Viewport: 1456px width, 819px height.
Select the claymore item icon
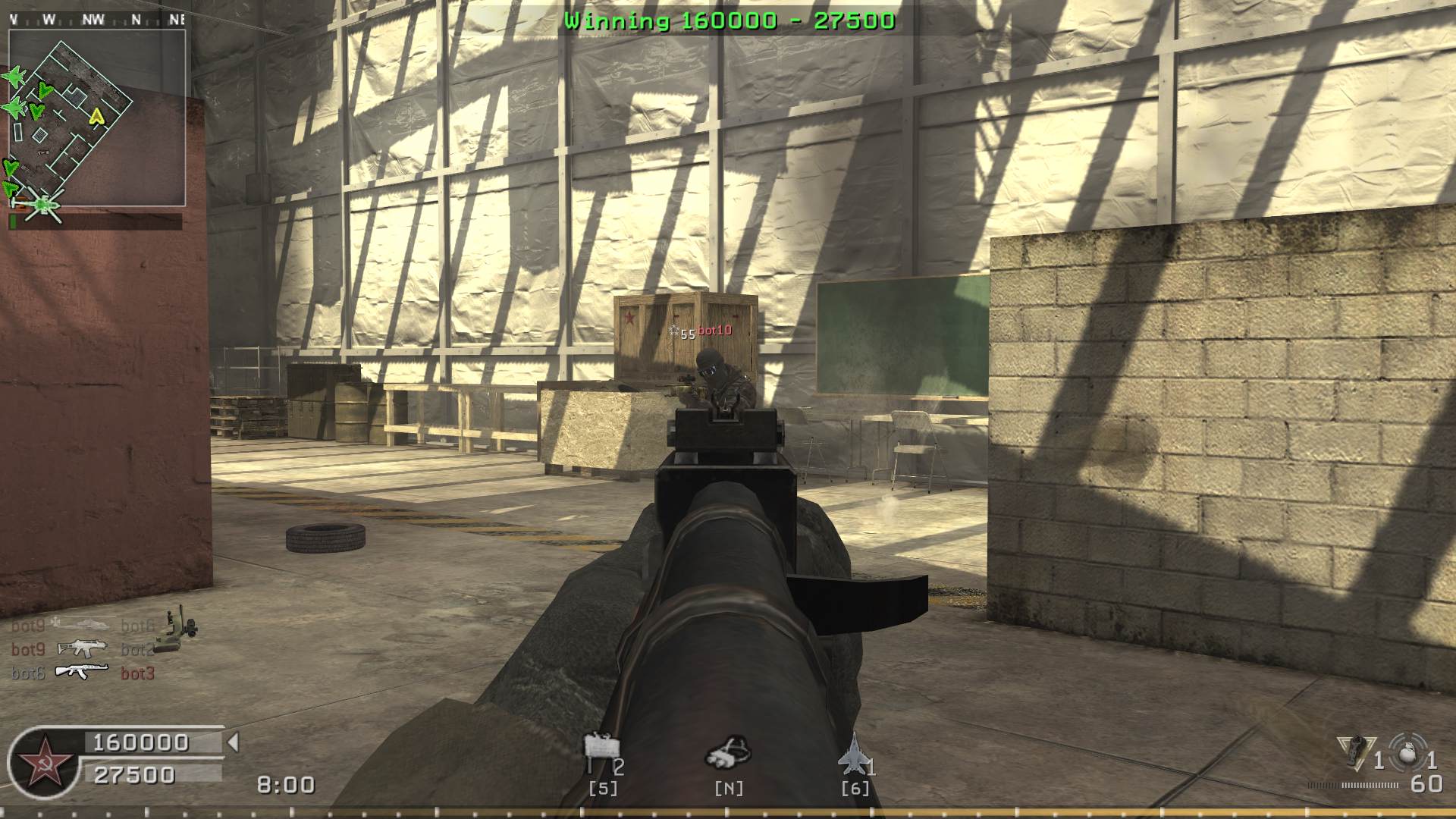(601, 752)
